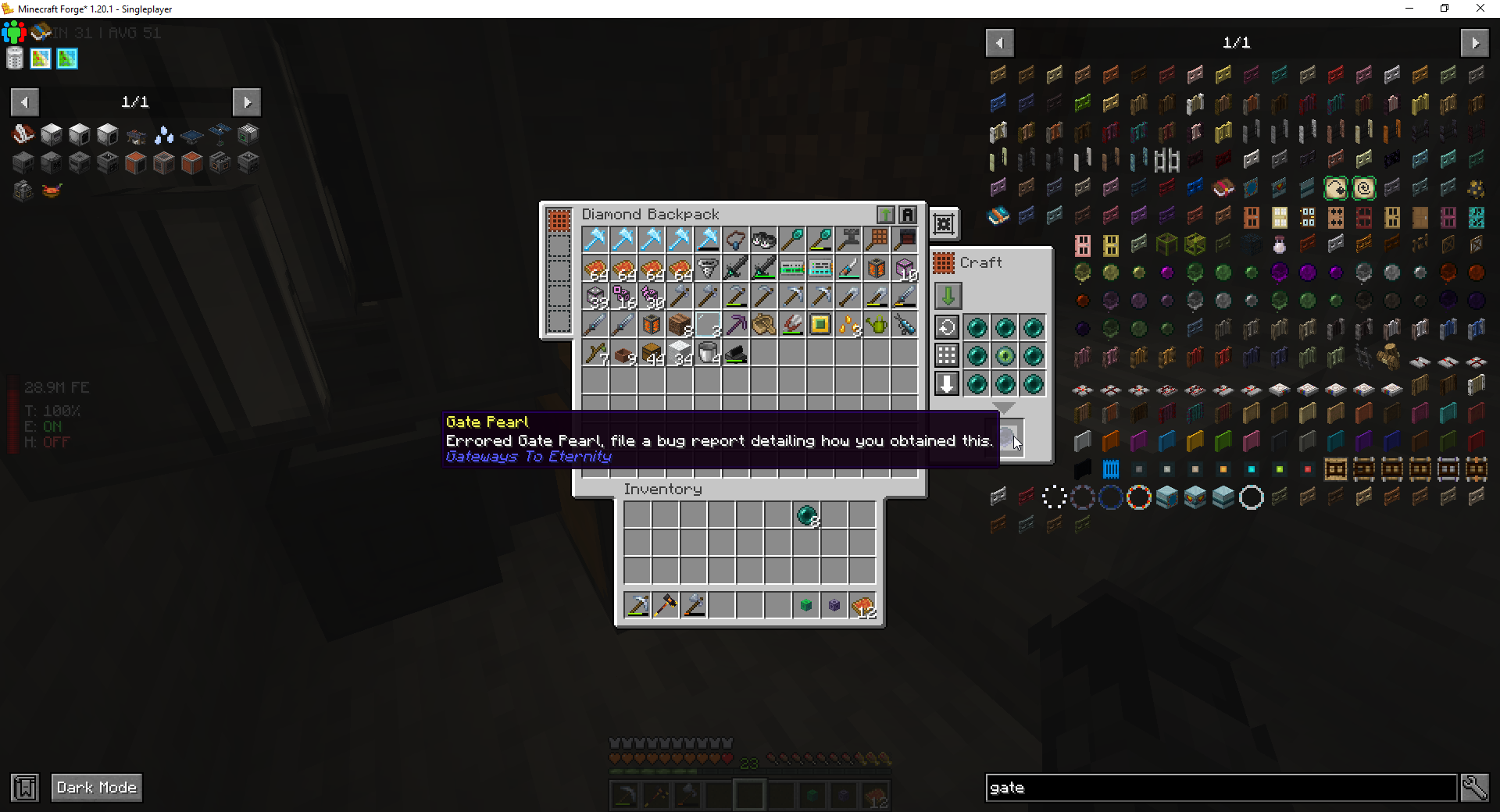Expand the recipe panel using the bottom gray chevron
Viewport: 1500px width, 812px height.
pos(1004,408)
